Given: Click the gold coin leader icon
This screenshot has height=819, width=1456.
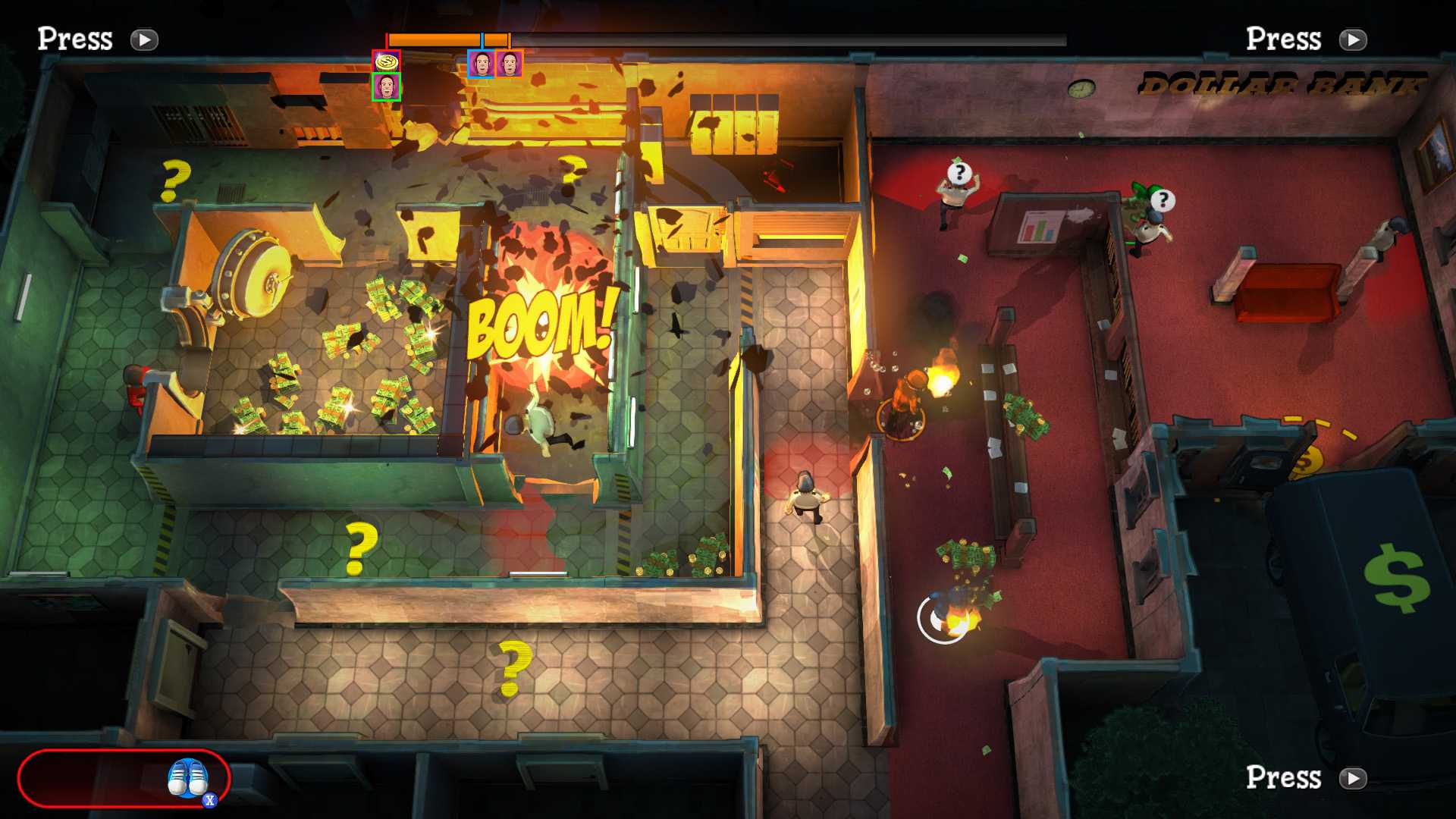Looking at the screenshot, I should 387,59.
